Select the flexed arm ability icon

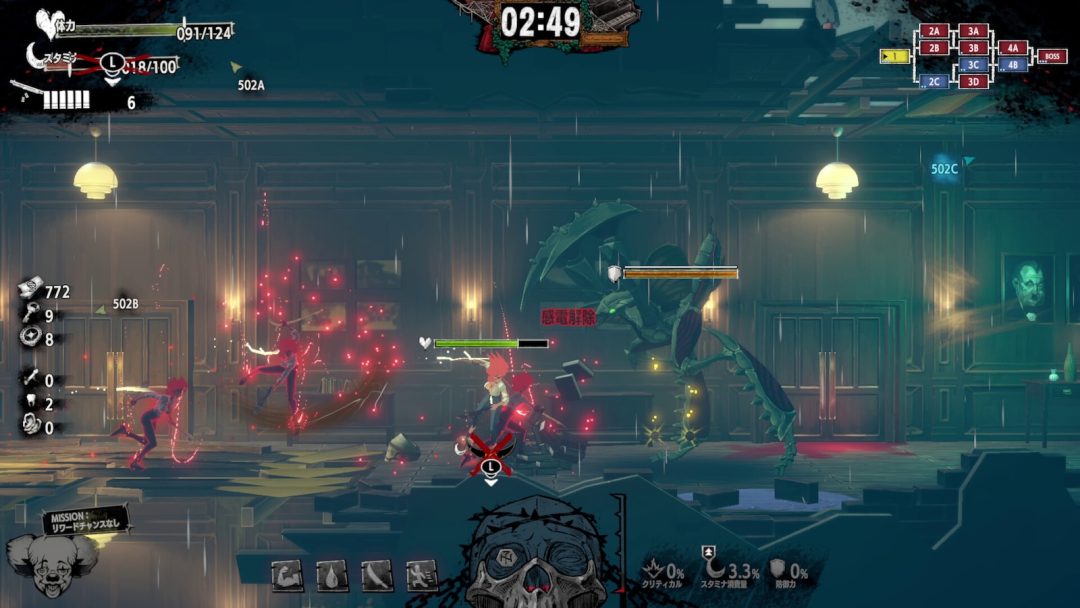pyautogui.click(x=287, y=574)
